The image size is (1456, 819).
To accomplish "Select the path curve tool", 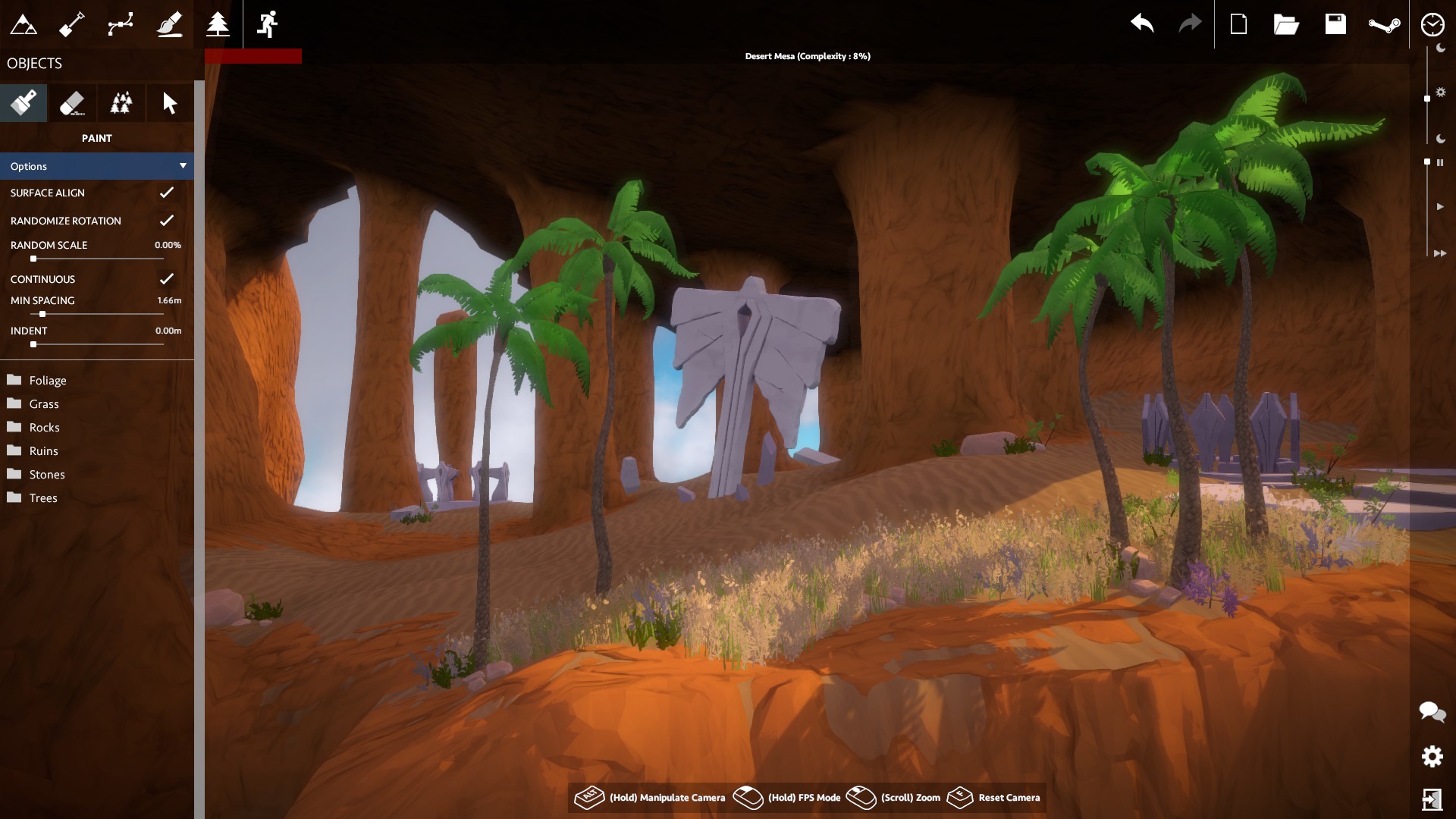I will [x=121, y=24].
